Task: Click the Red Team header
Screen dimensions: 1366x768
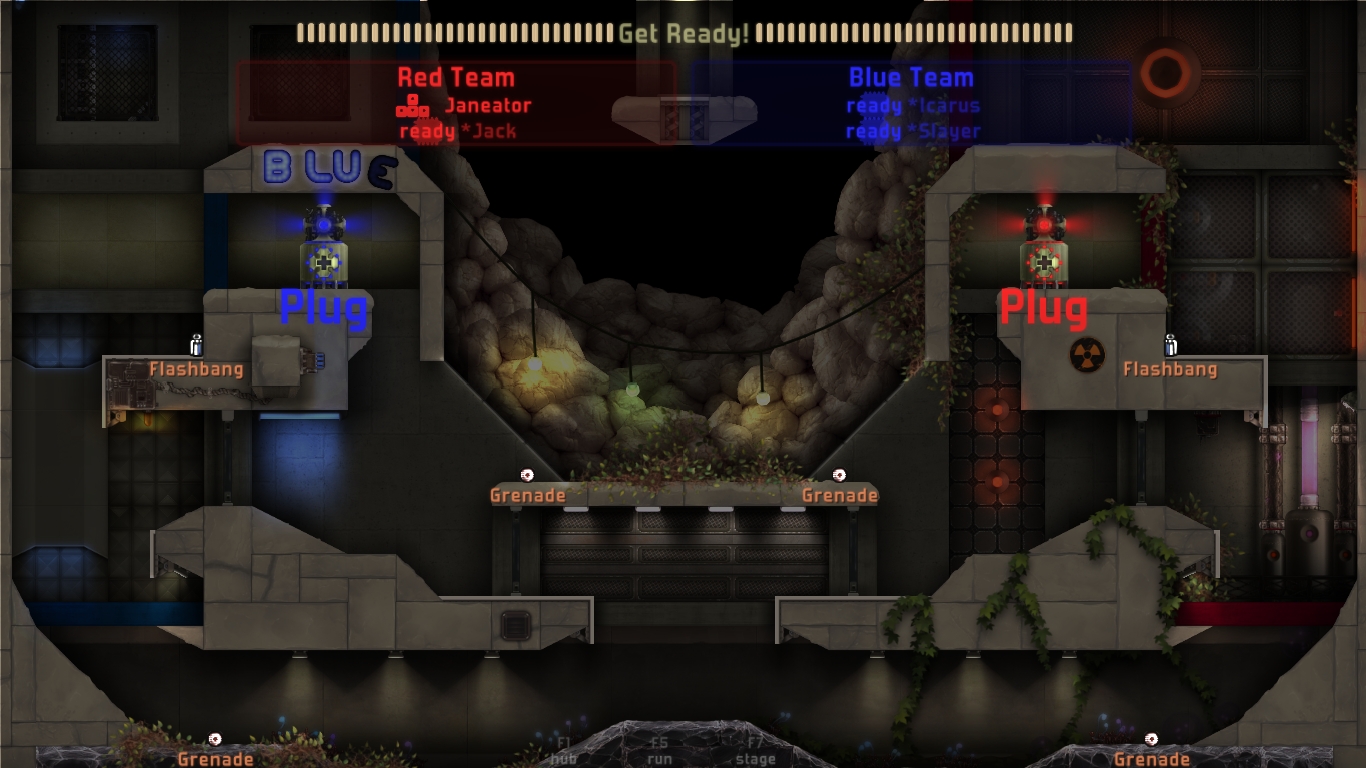Action: (x=456, y=78)
